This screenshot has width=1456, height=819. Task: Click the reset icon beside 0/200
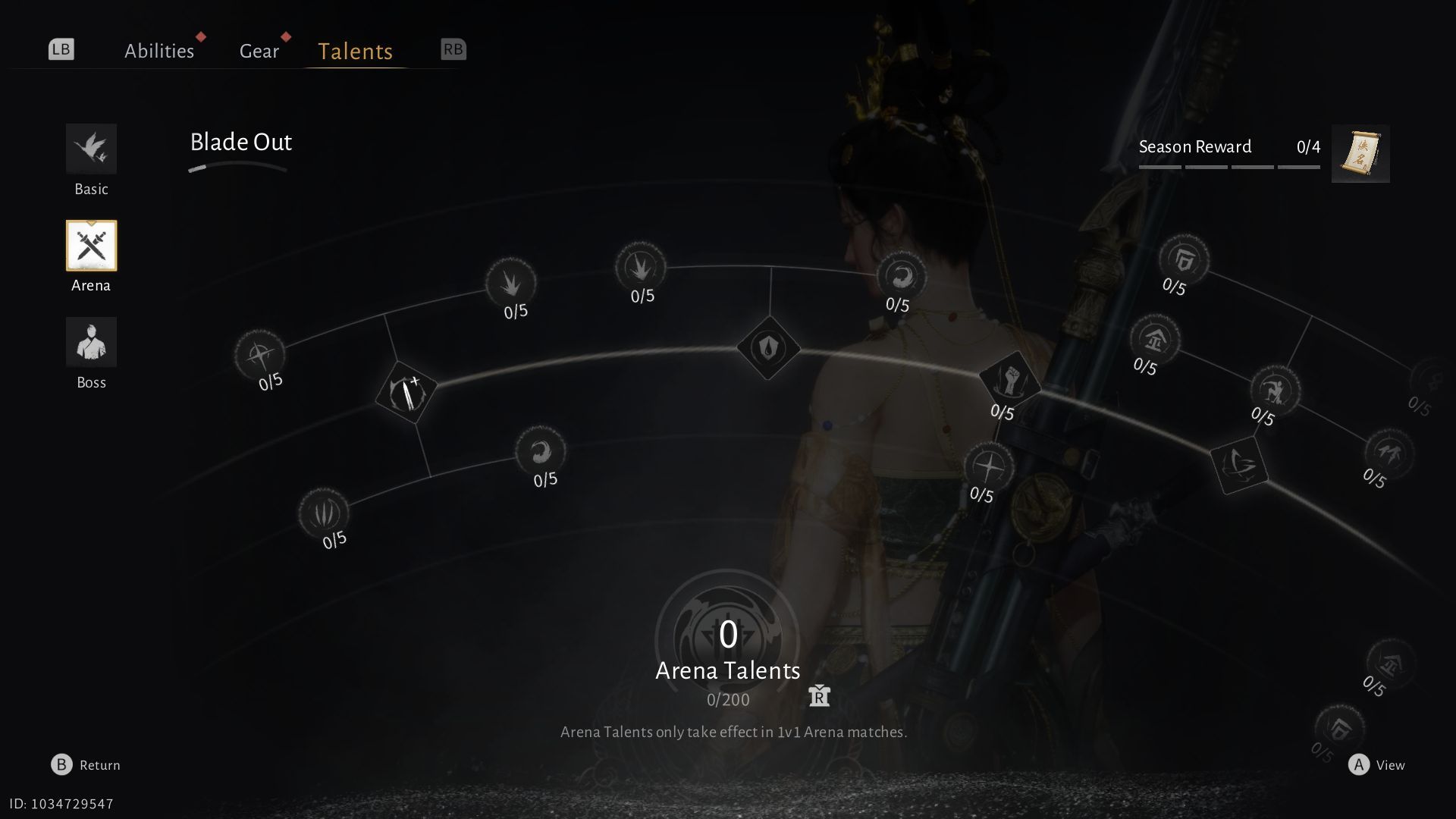[819, 695]
